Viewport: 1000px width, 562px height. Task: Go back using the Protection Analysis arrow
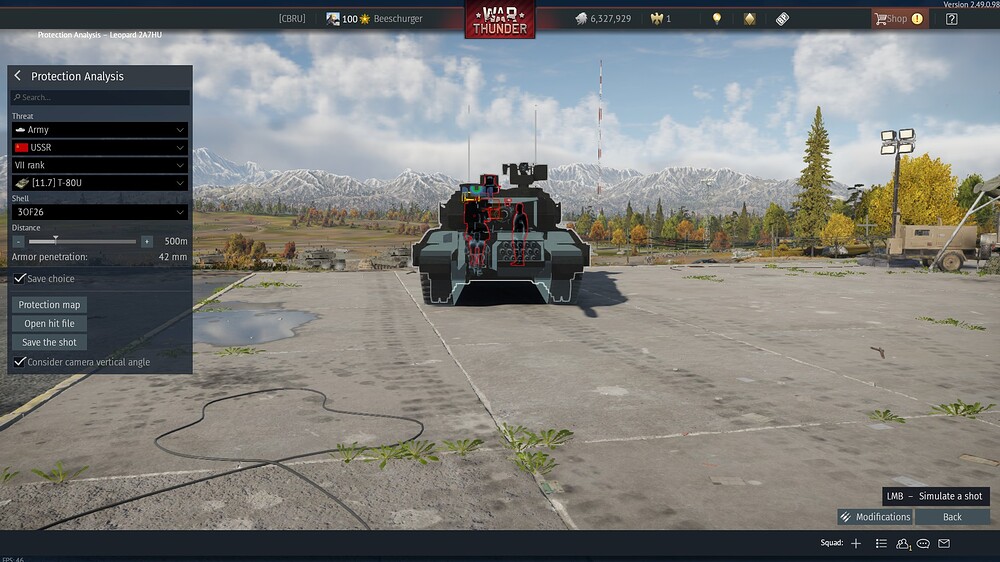click(x=17, y=76)
